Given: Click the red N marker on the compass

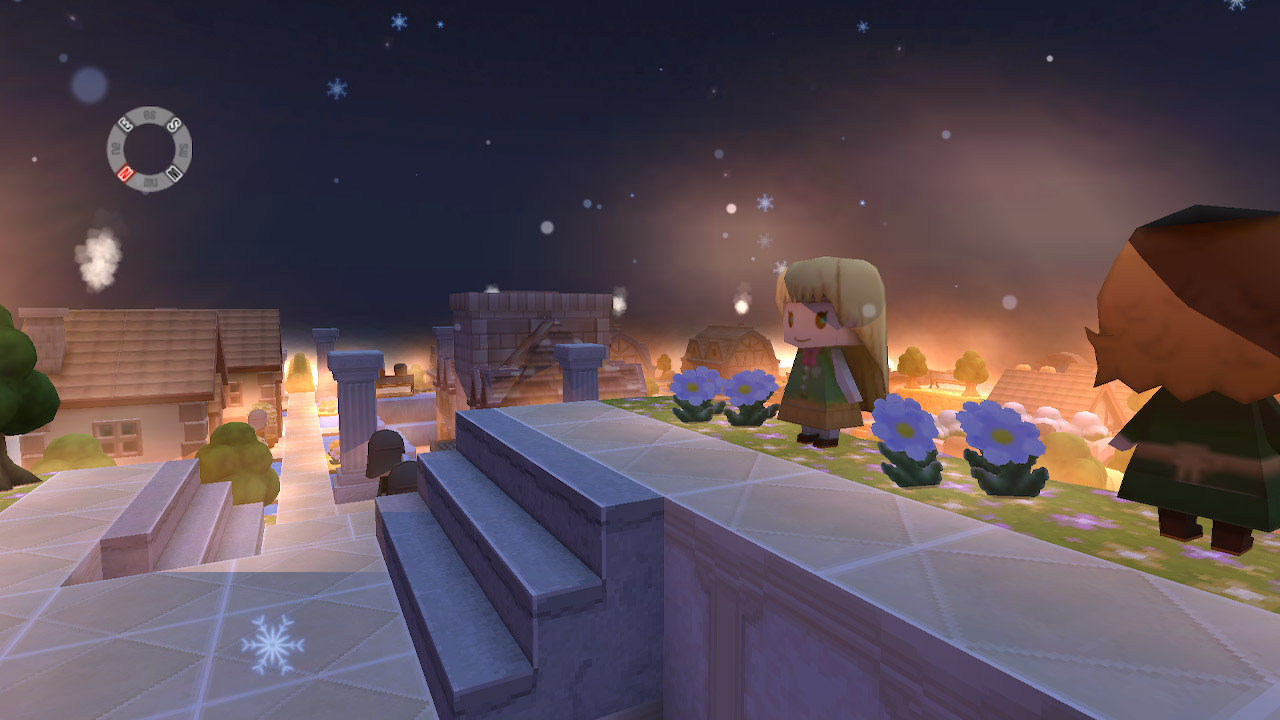Looking at the screenshot, I should 124,172.
